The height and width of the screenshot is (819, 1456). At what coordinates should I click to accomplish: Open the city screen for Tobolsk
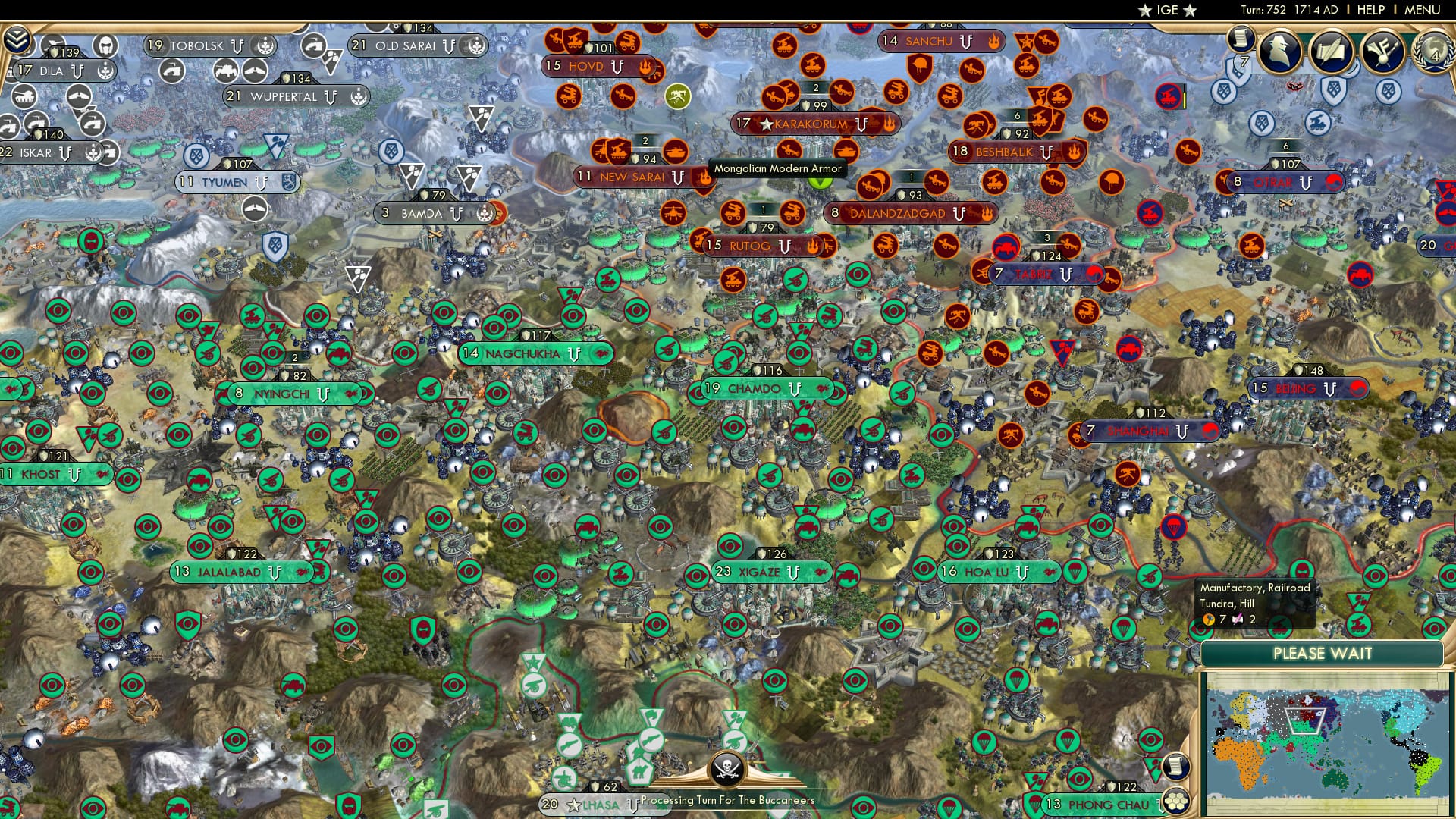pos(199,45)
